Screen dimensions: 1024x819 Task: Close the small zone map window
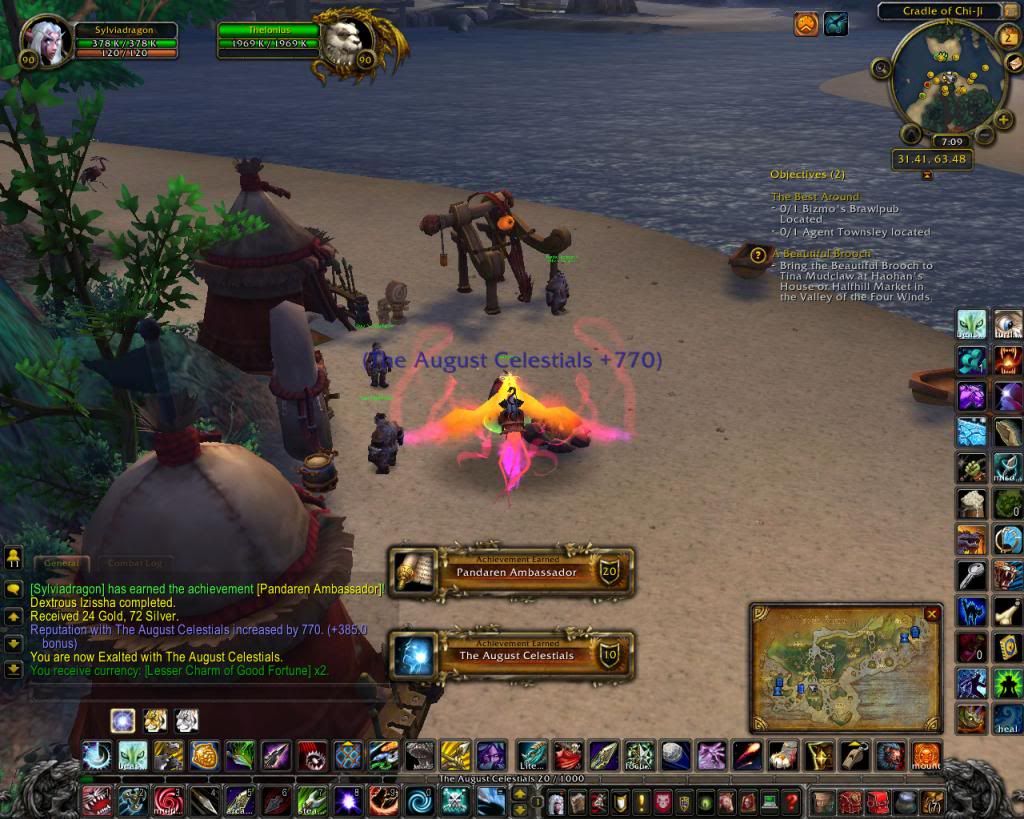click(x=932, y=614)
